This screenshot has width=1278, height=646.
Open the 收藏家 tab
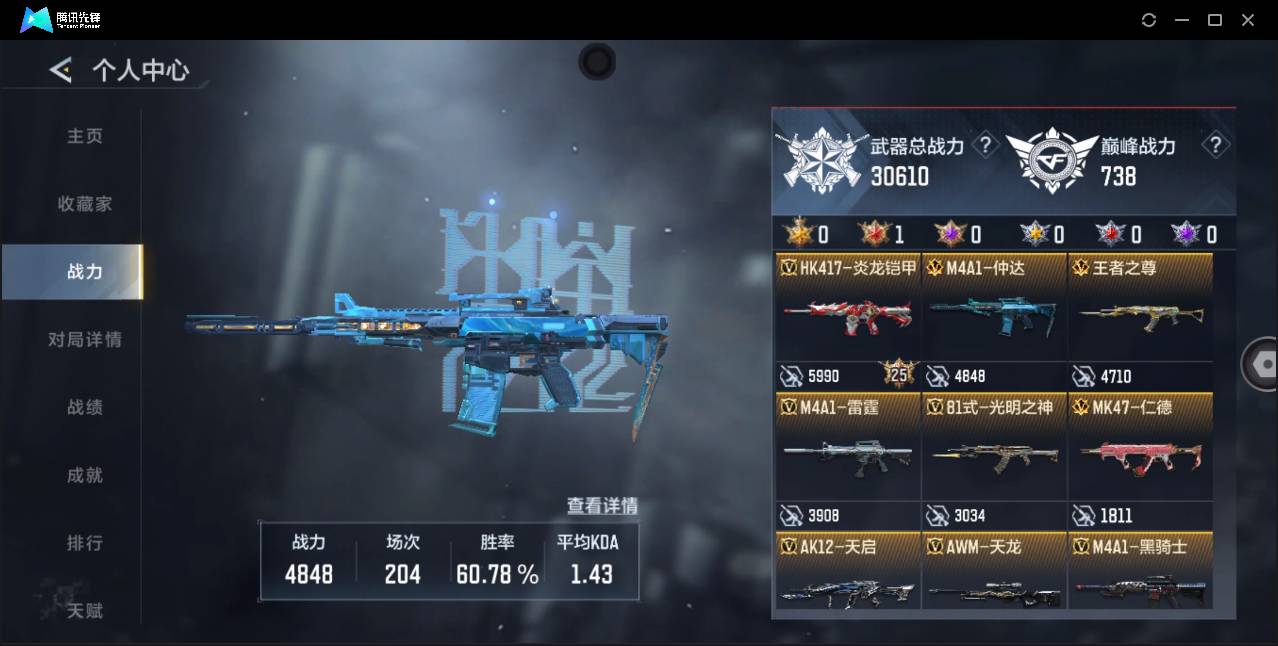(x=85, y=204)
